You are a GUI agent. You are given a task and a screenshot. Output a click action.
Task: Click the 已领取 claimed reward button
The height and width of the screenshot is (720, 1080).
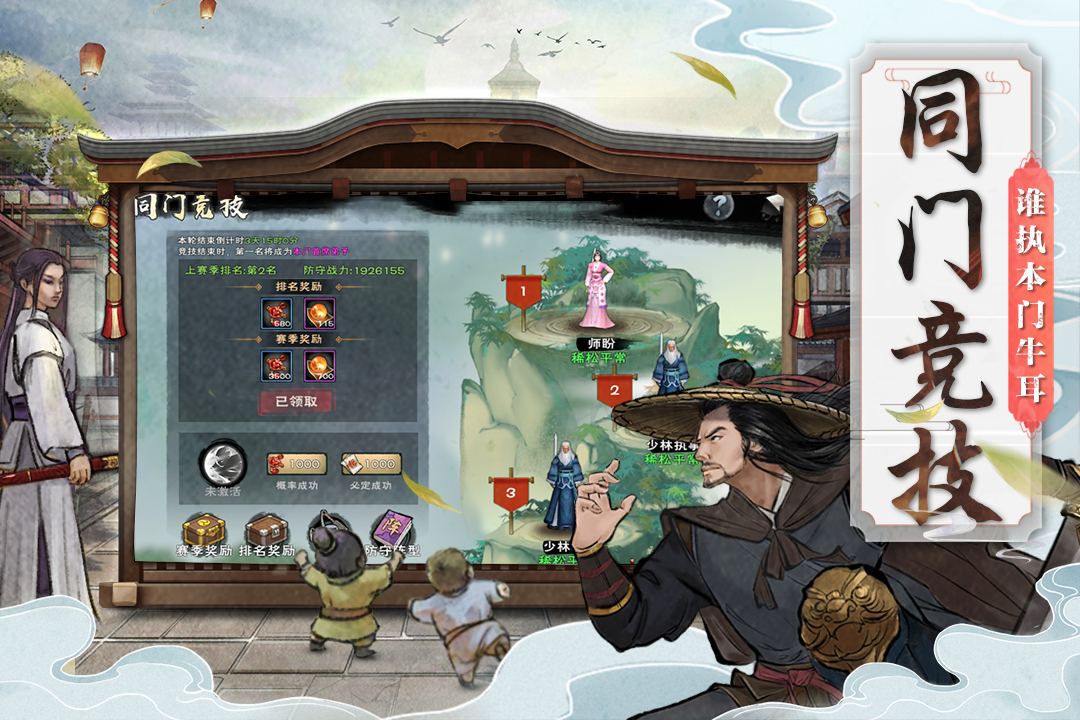tap(296, 401)
